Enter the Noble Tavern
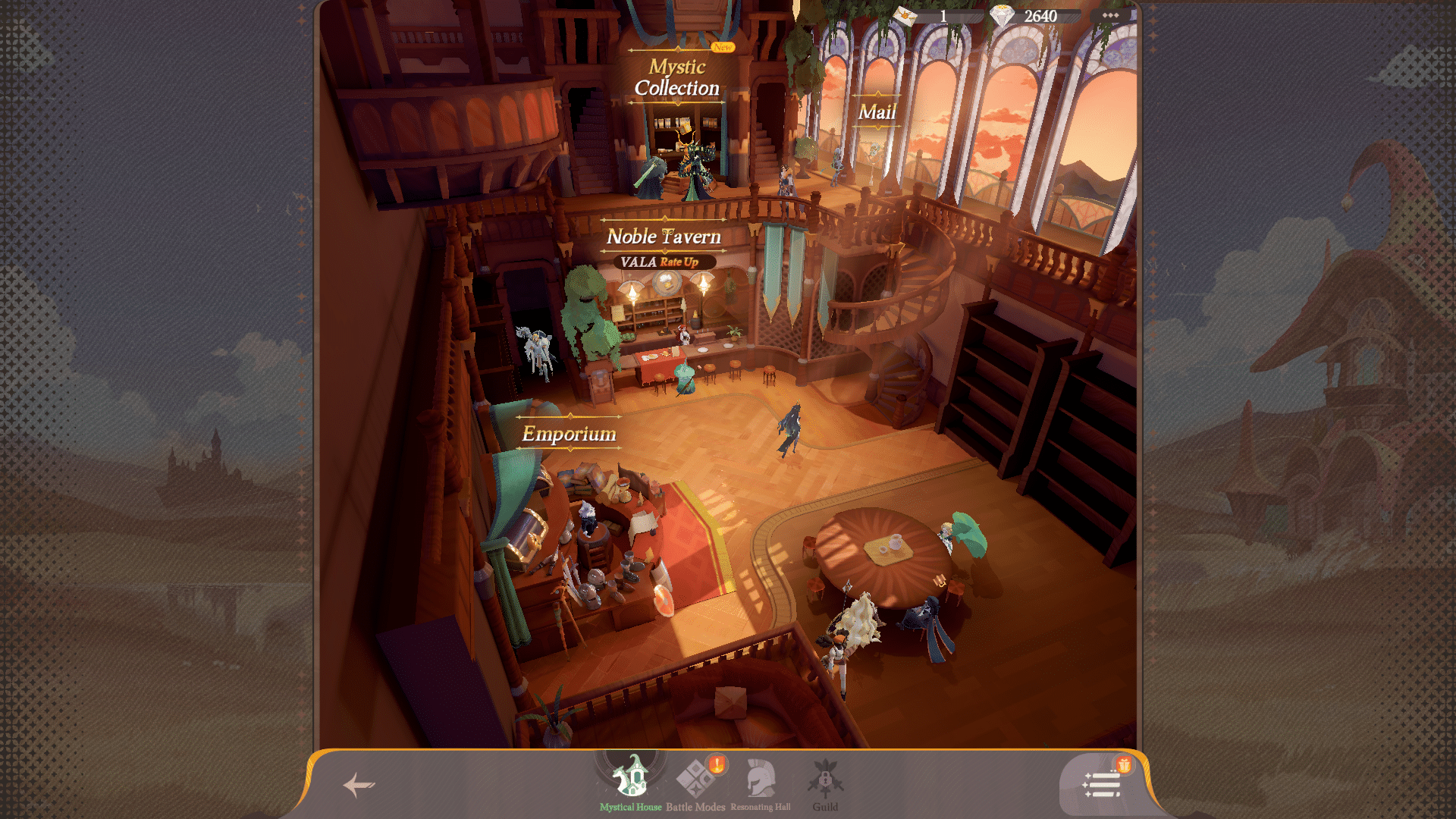The height and width of the screenshot is (819, 1456). coord(665,236)
